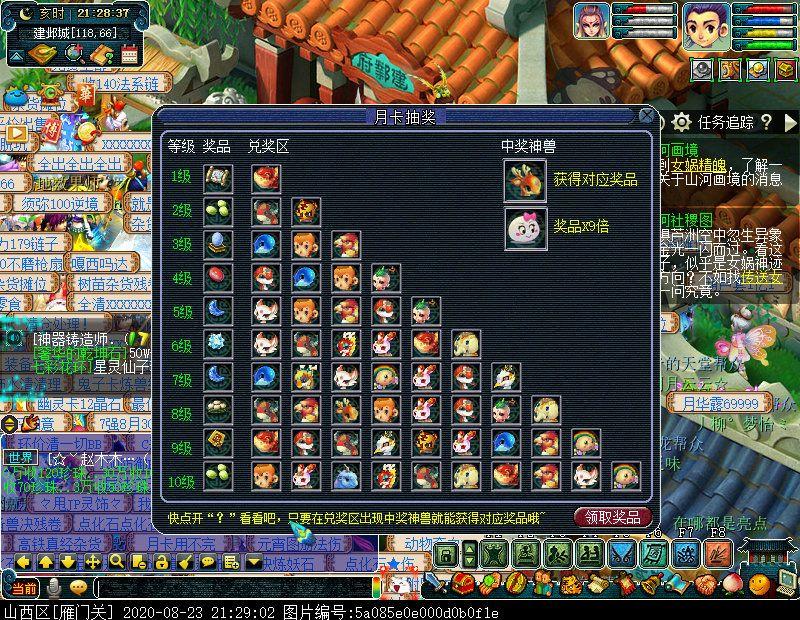Screen dimensions: 800x620
Task: Open the magnifier map search icon
Action: tap(73, 52)
